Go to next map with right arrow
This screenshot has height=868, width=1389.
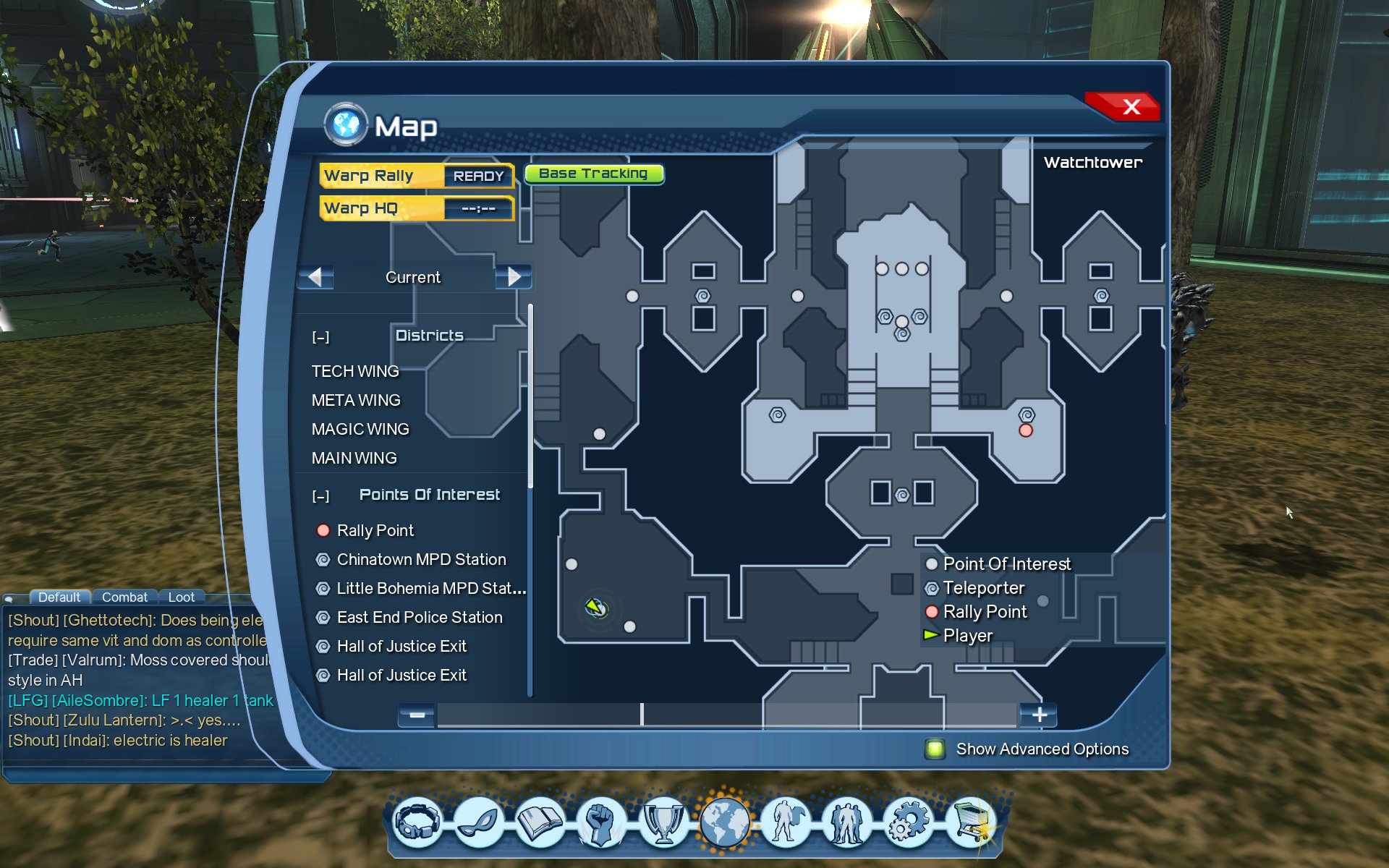tap(514, 277)
